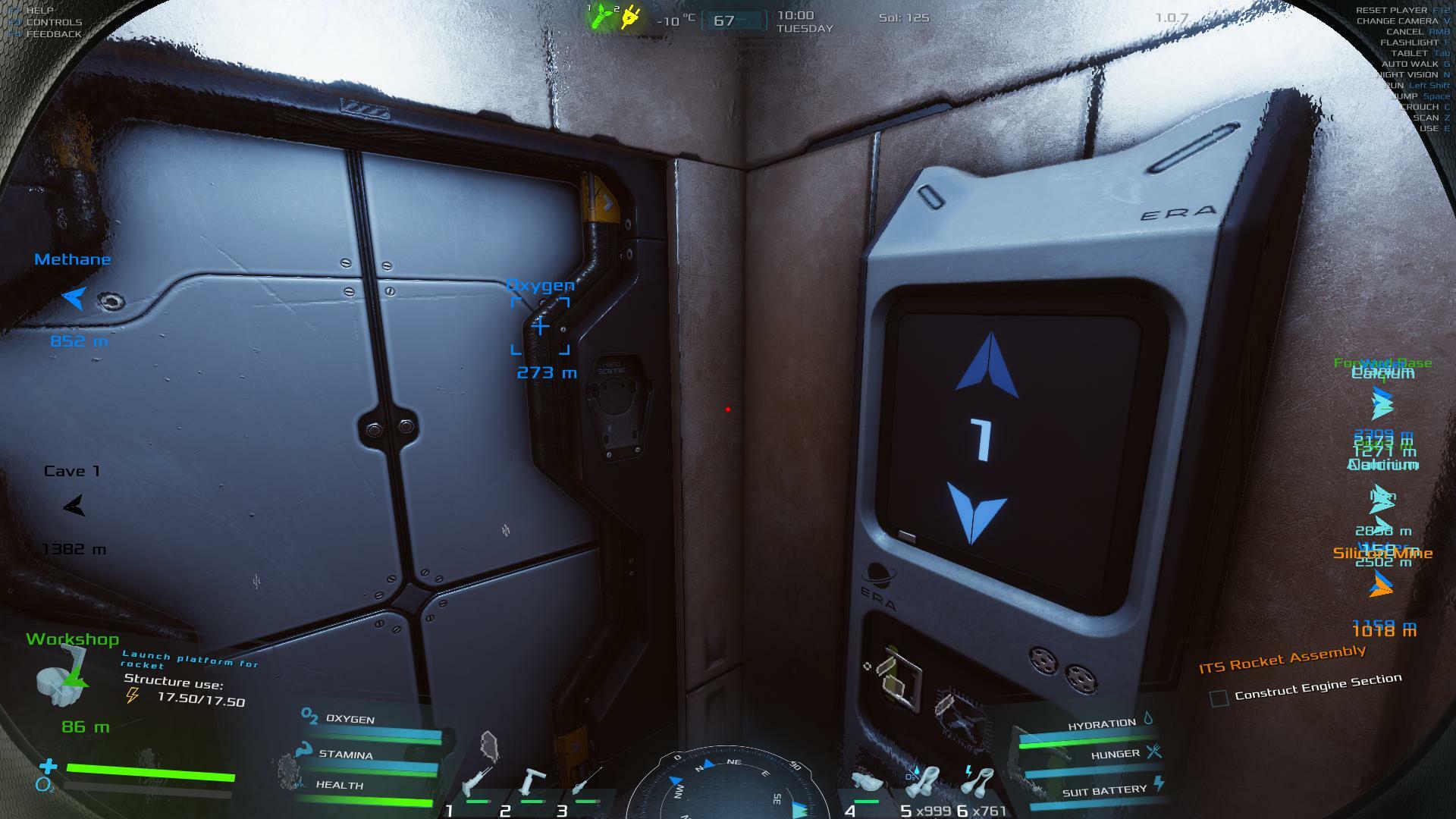Select the power cable in slot 6
Screen dimensions: 1456x819
pos(981,781)
